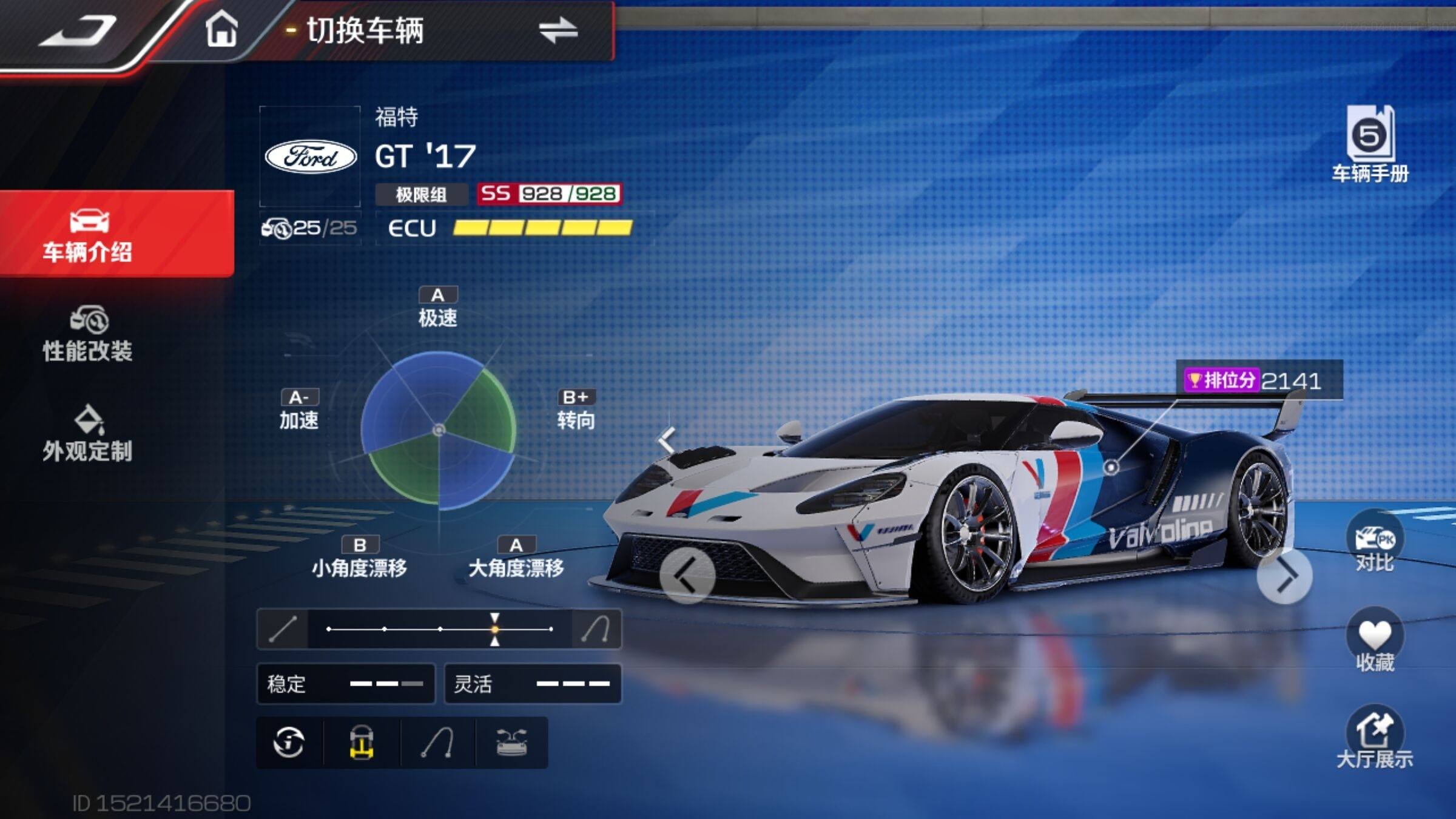The image size is (1456, 819).
Task: Show the previous car with left arrow
Action: (x=687, y=576)
